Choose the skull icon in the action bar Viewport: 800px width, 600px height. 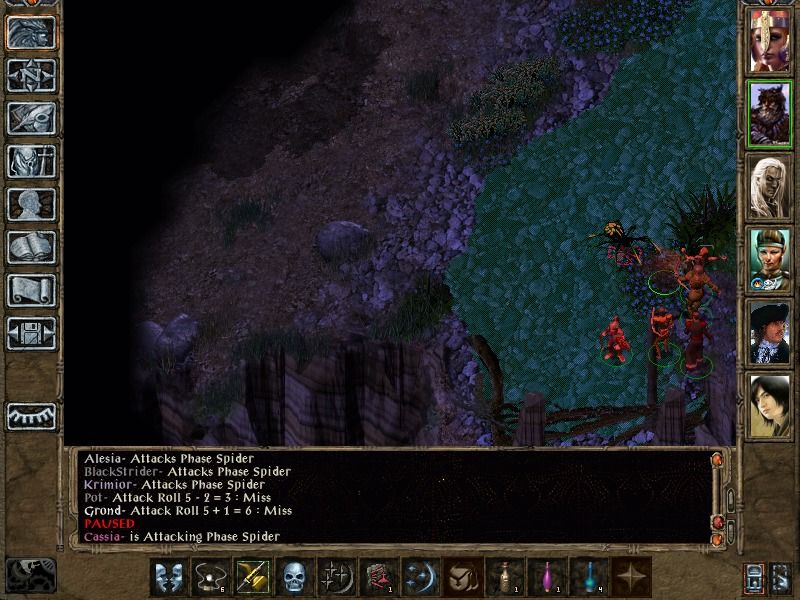click(293, 577)
